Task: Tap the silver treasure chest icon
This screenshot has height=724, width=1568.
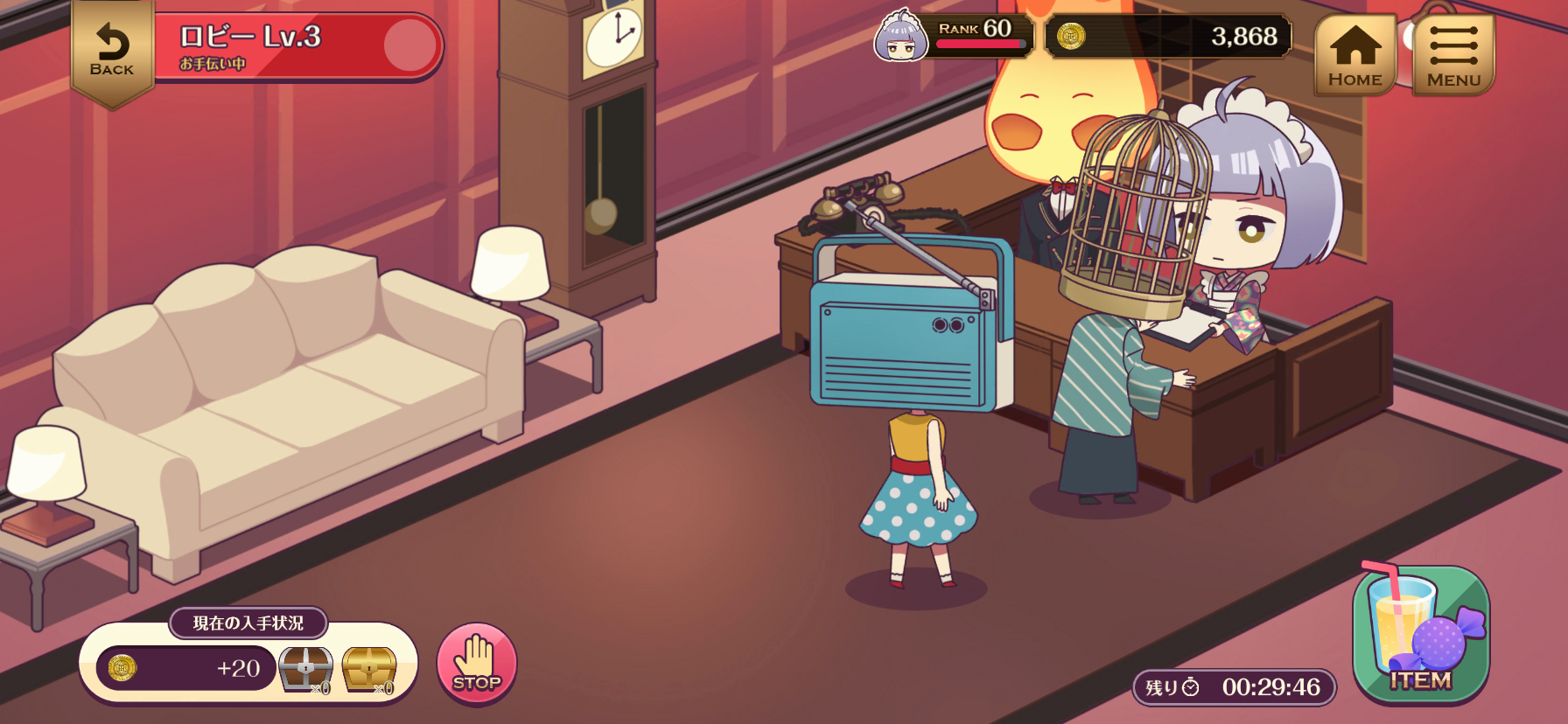Action: (305, 670)
